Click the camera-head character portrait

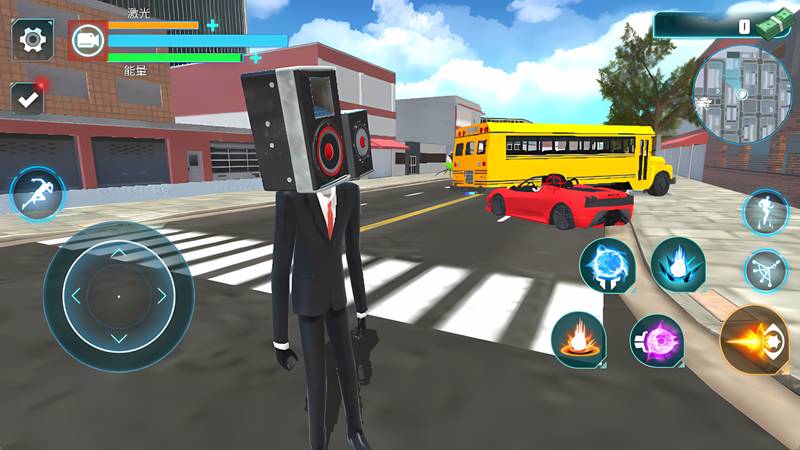87,40
